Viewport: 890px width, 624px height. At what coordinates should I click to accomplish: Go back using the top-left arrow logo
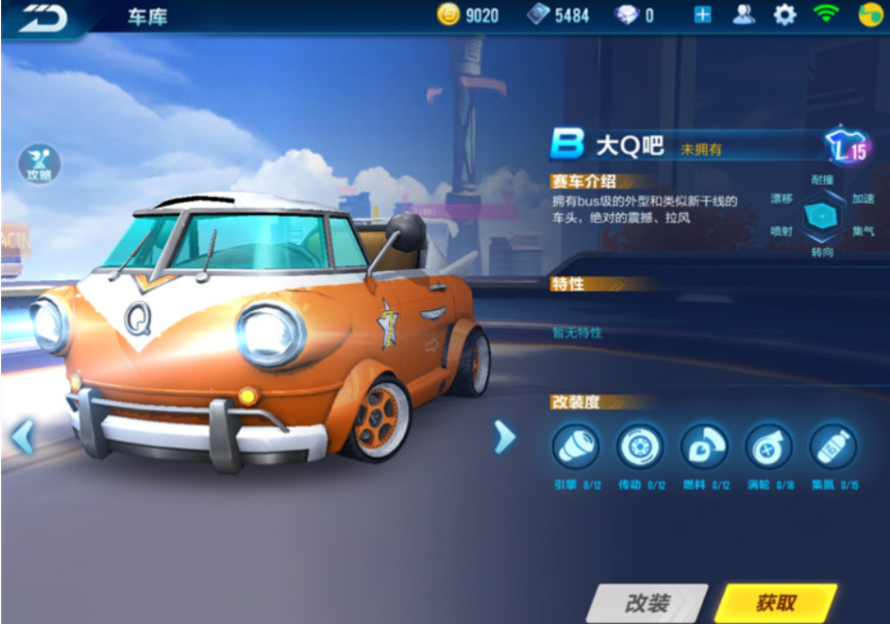tap(42, 16)
